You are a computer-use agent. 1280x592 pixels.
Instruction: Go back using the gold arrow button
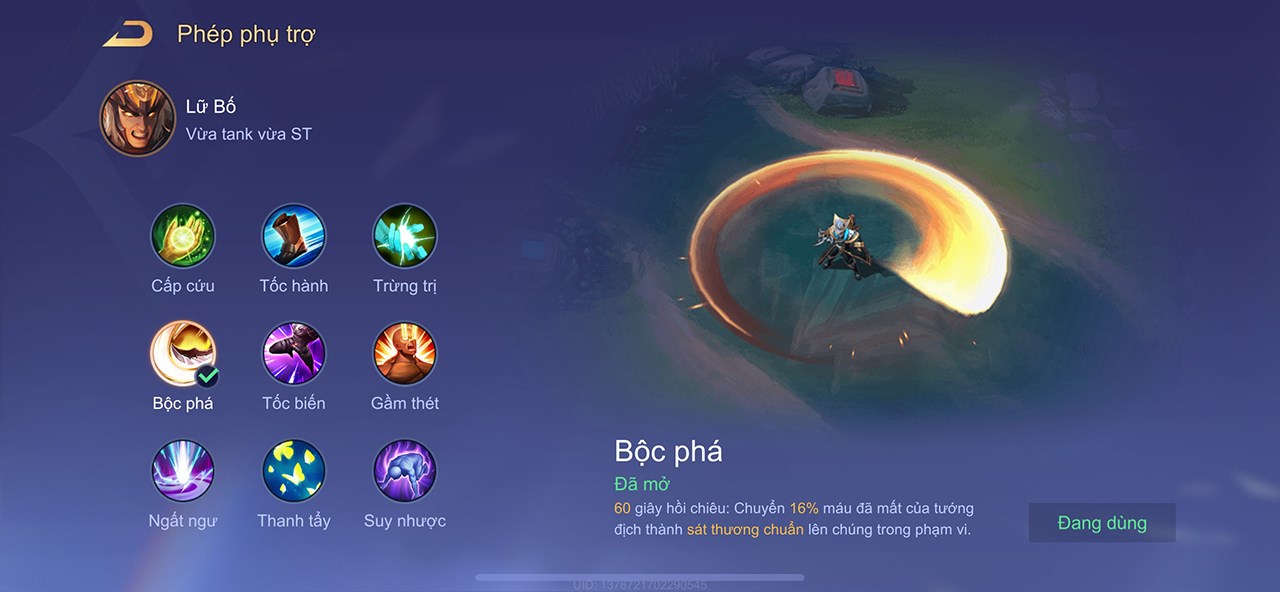[x=128, y=35]
